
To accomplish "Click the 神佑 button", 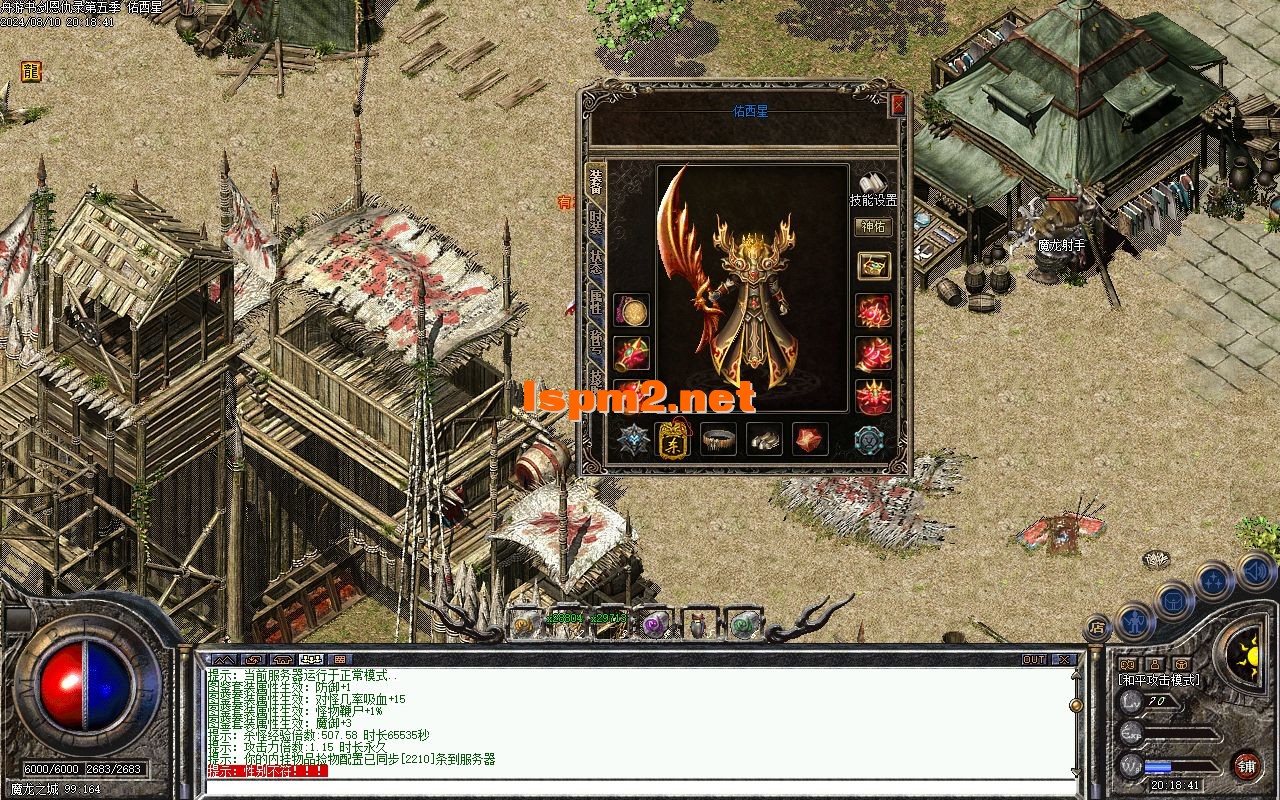I will pyautogui.click(x=873, y=227).
